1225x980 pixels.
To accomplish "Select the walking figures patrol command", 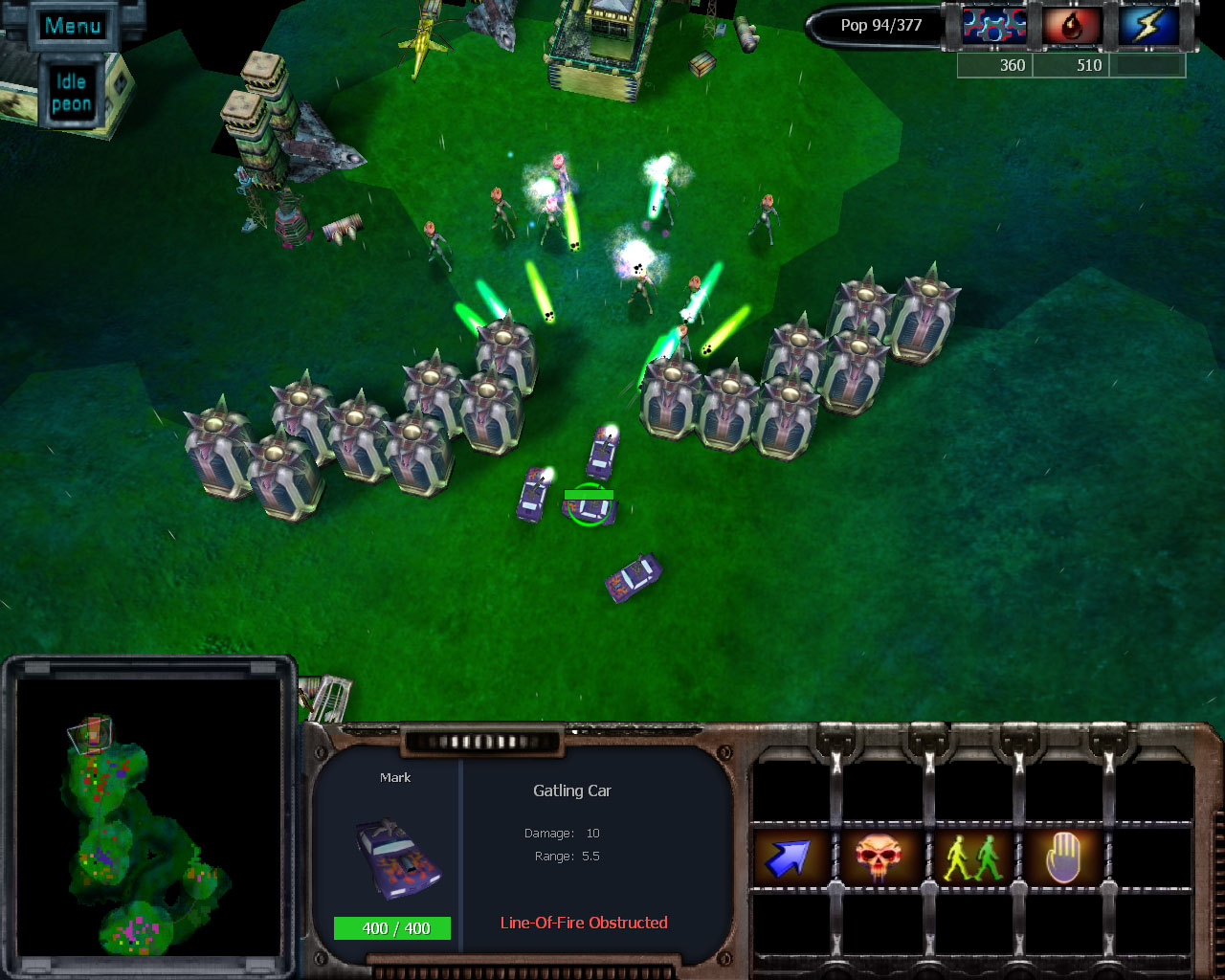I will tap(970, 857).
